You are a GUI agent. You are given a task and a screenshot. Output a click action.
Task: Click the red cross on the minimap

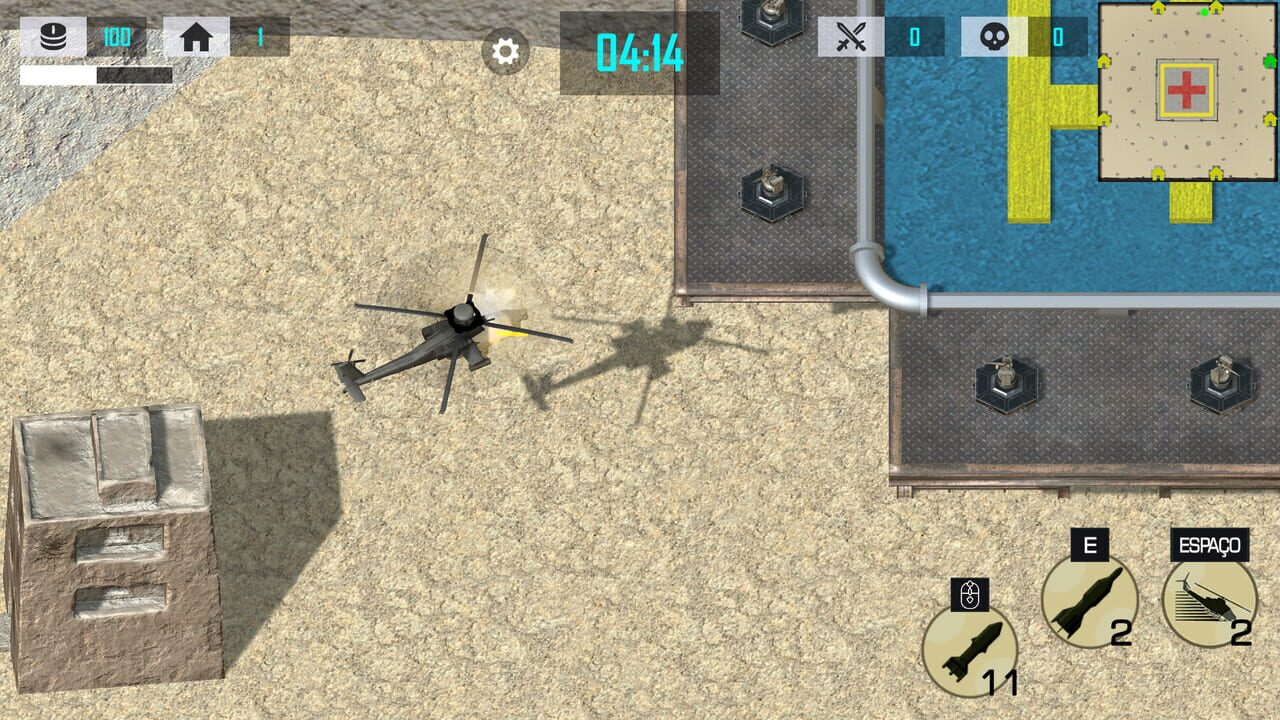coord(1186,88)
